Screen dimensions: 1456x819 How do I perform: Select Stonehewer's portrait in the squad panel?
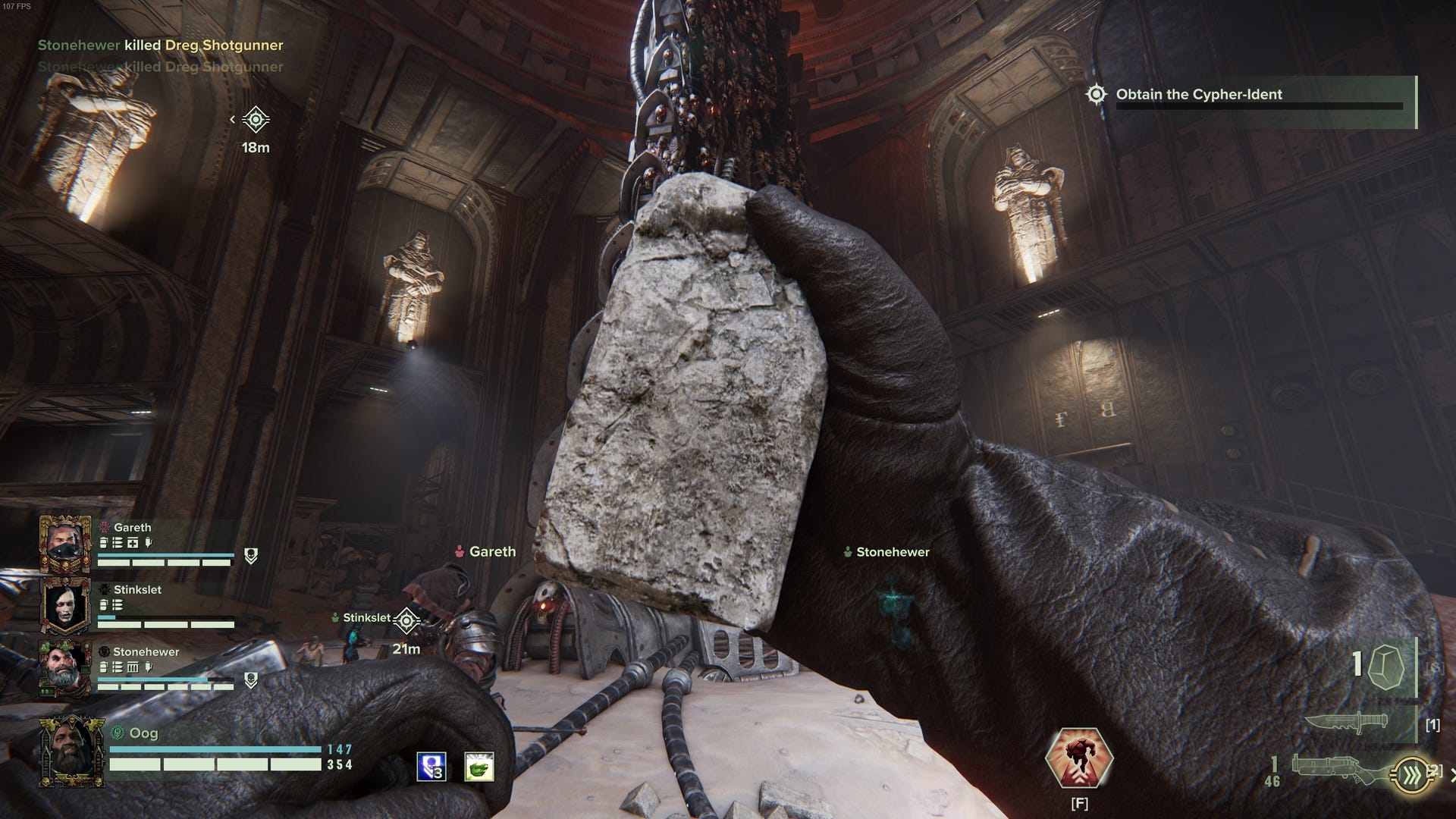64,667
